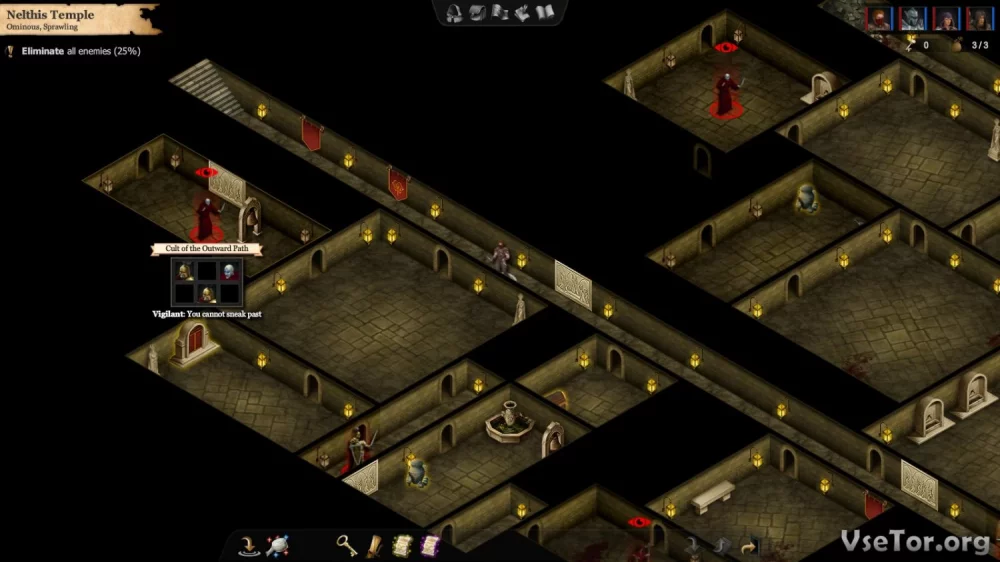
Task: Select the grey orc hero portrait
Action: click(912, 18)
